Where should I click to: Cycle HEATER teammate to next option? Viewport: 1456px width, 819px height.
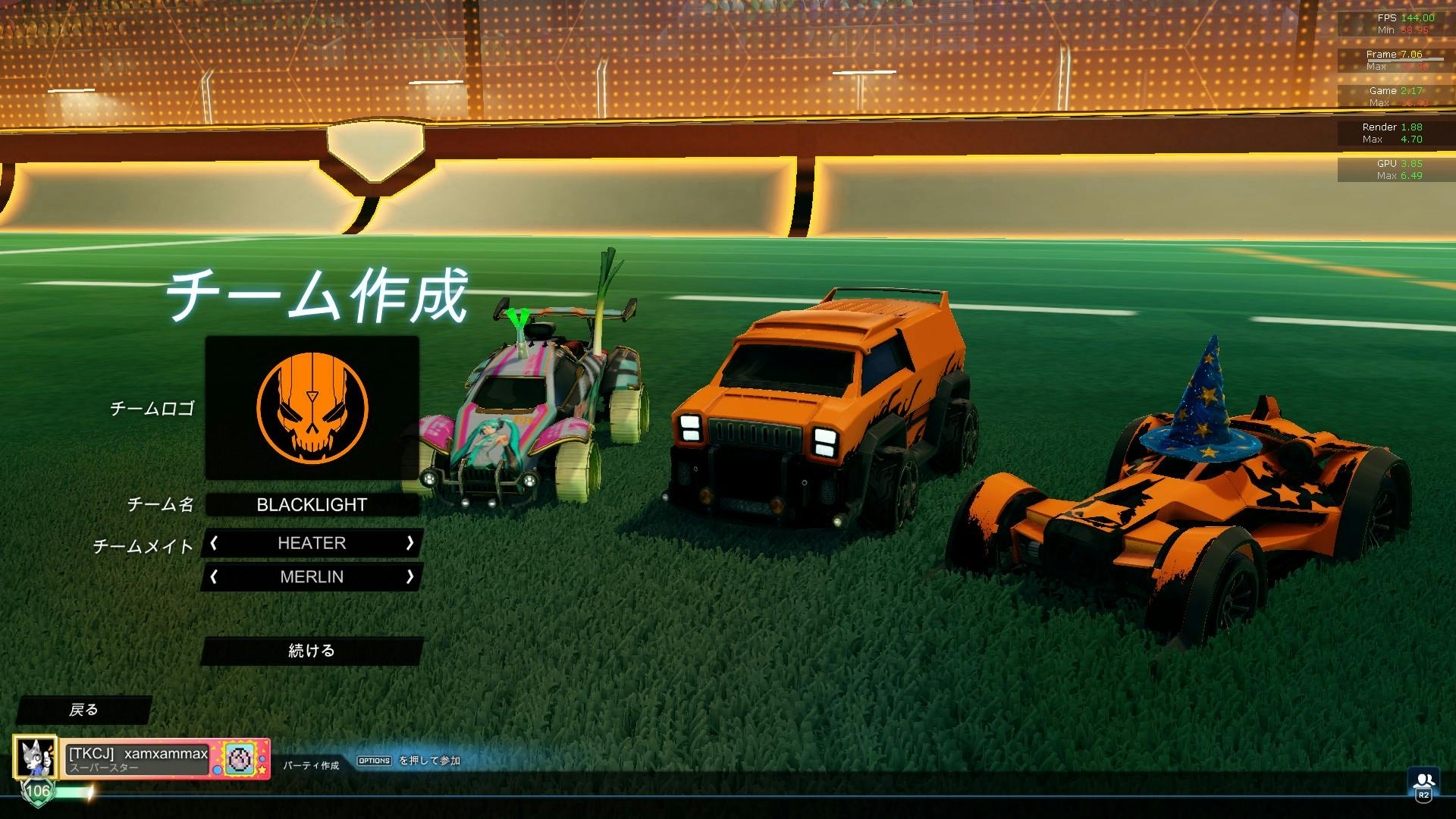409,543
